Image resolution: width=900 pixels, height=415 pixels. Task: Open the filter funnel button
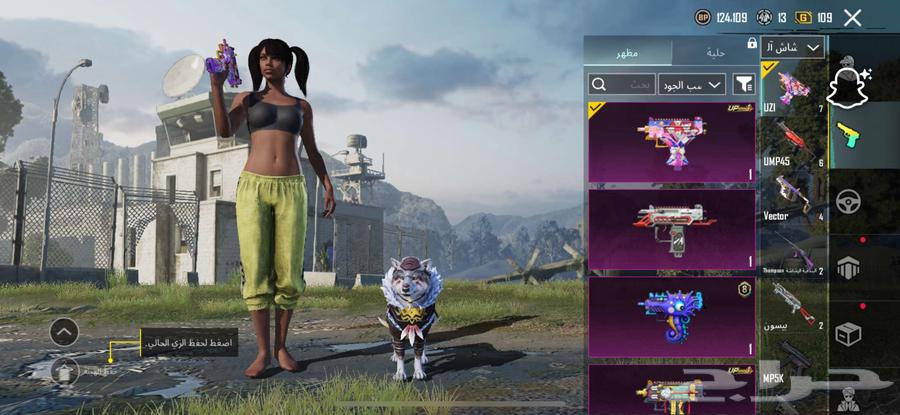click(x=743, y=85)
